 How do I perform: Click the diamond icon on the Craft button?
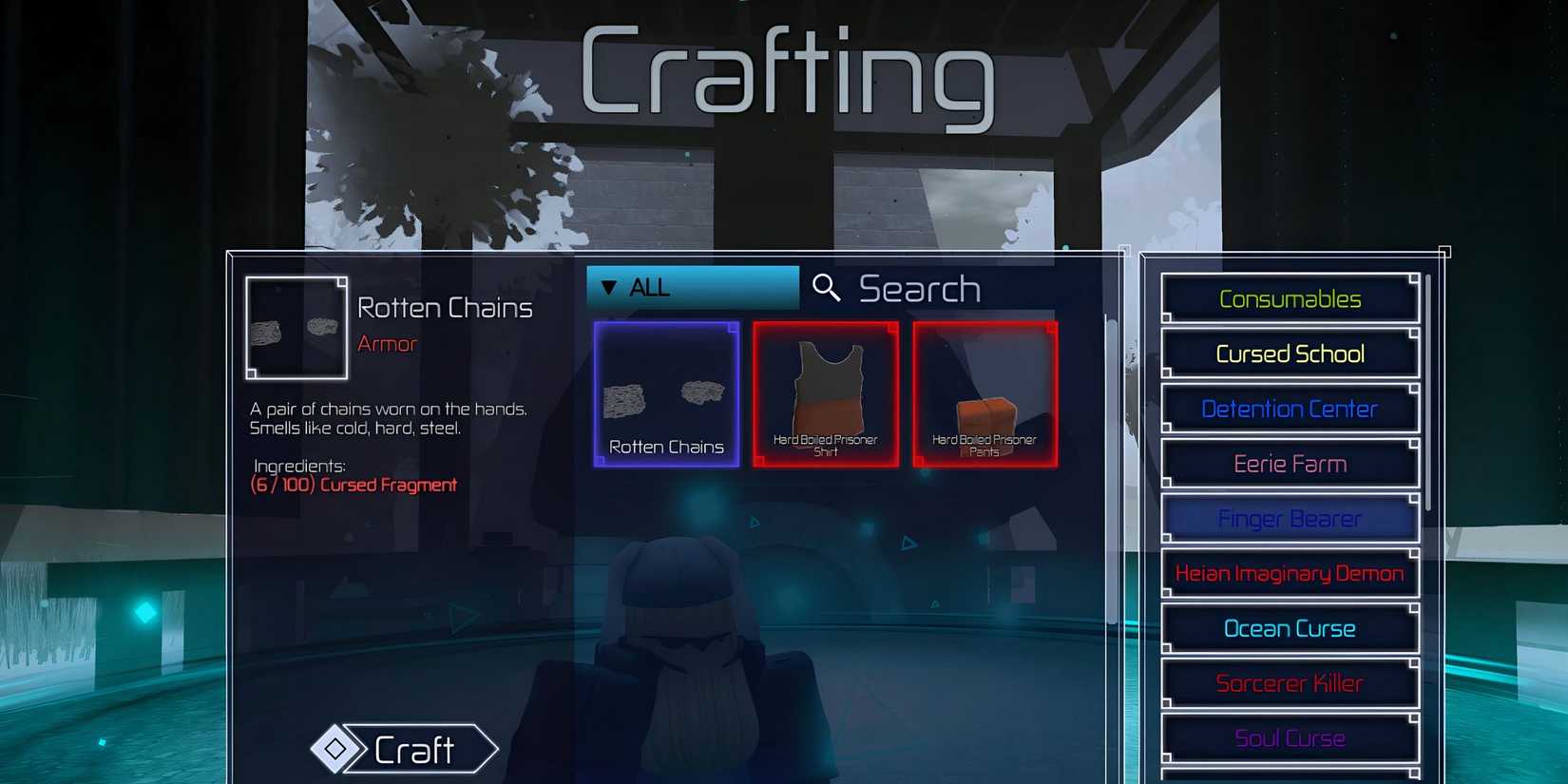[339, 750]
